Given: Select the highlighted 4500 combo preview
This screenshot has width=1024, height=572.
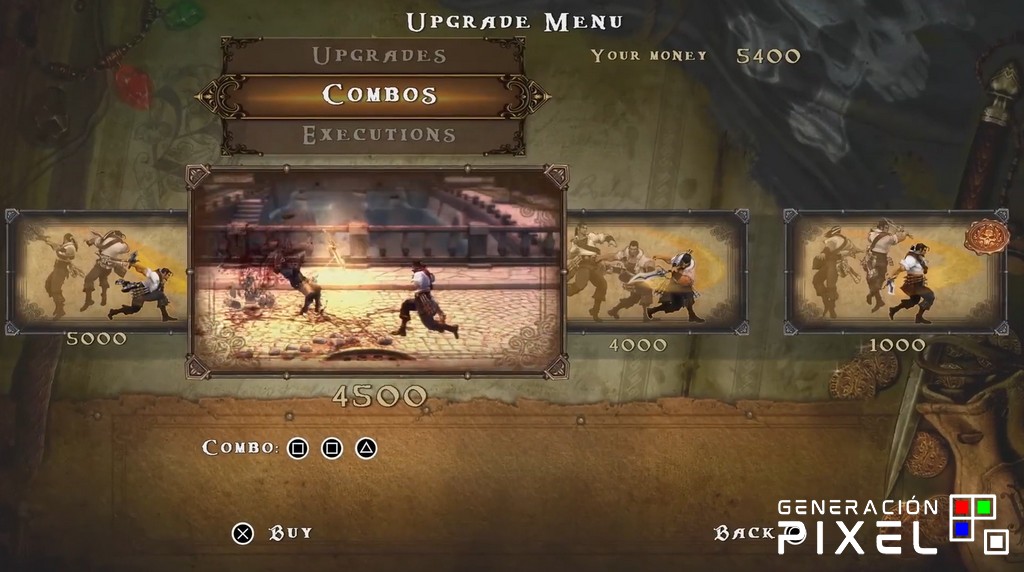Looking at the screenshot, I should pyautogui.click(x=378, y=272).
